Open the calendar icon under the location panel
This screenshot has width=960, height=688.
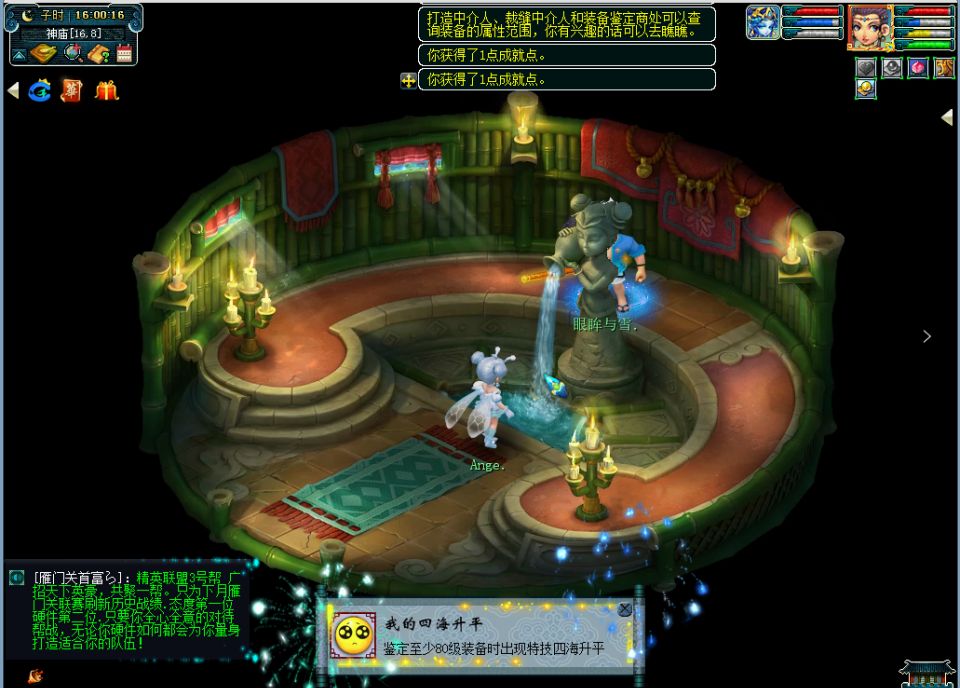(x=124, y=54)
